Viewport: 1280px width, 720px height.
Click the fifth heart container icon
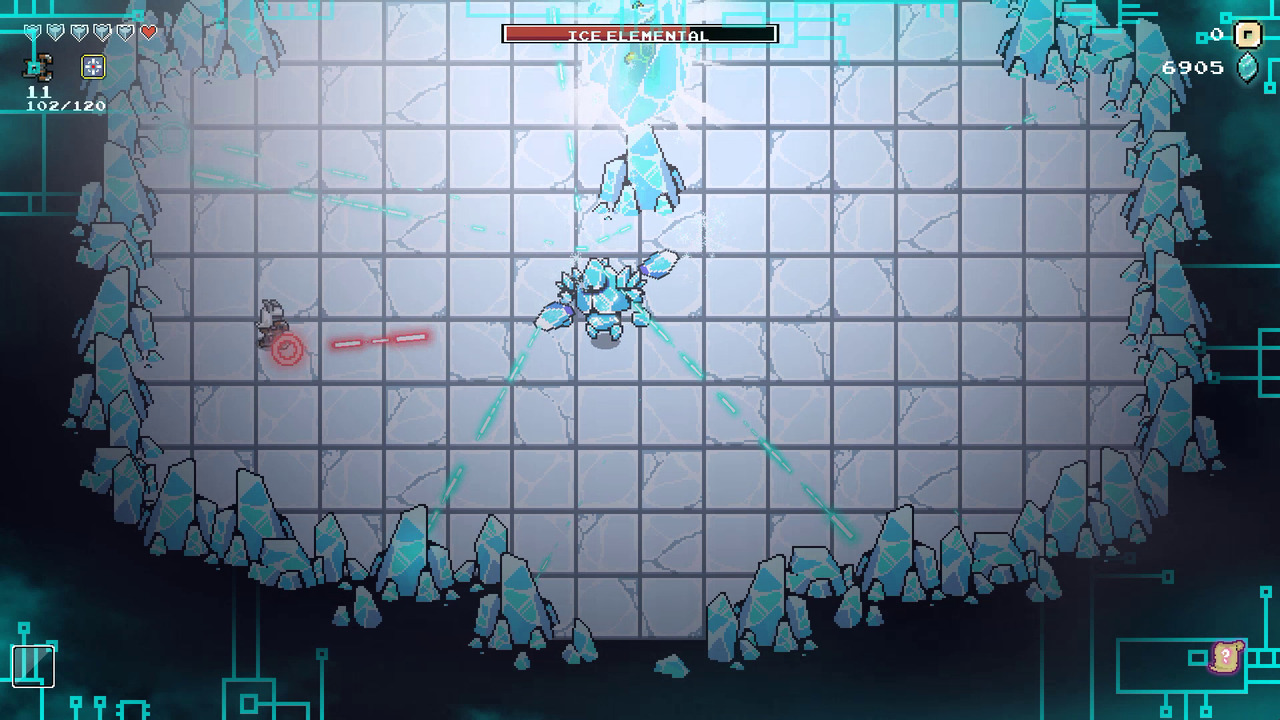coord(125,31)
